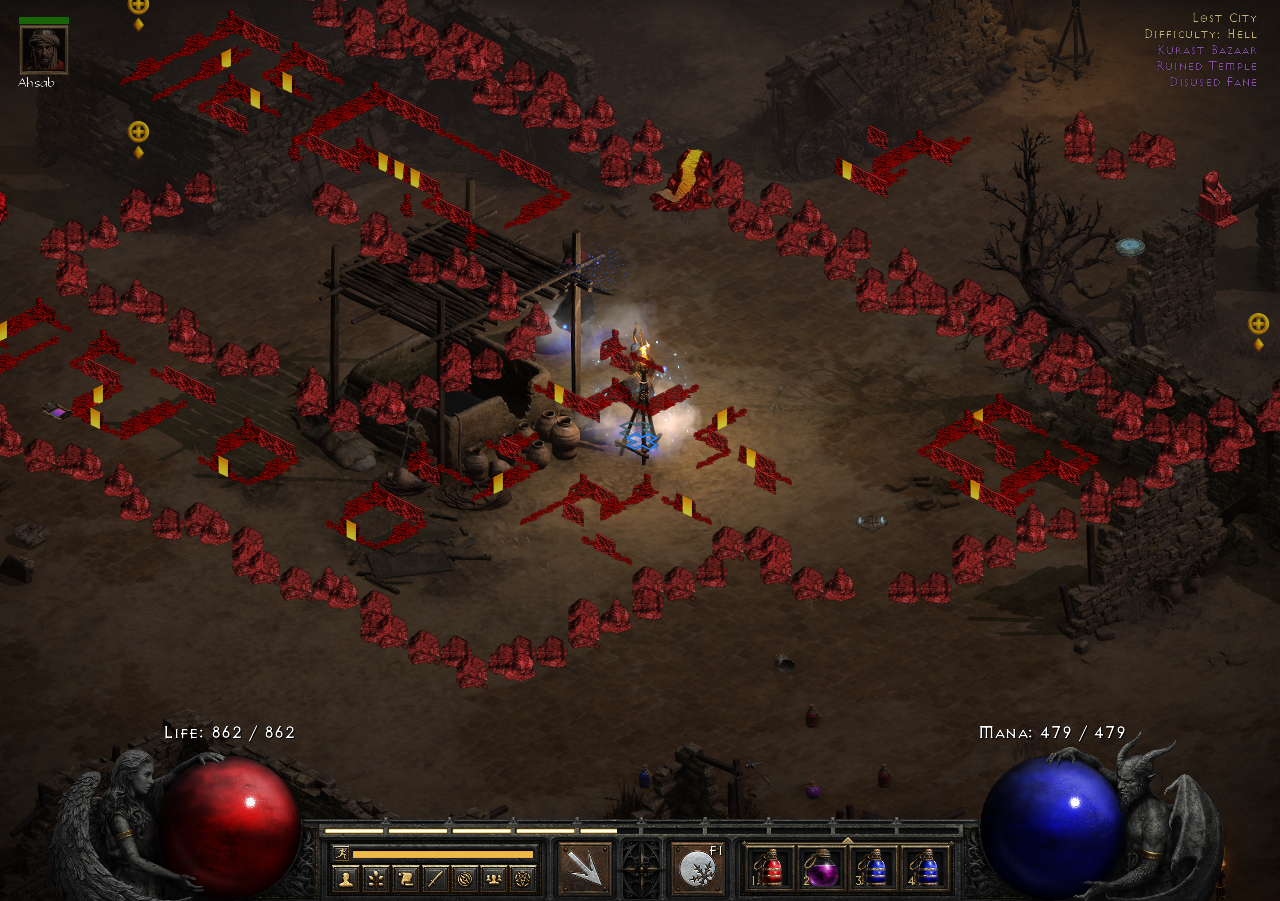This screenshot has height=901, width=1280.
Task: Click the swirl orb mini panel button
Action: click(464, 879)
